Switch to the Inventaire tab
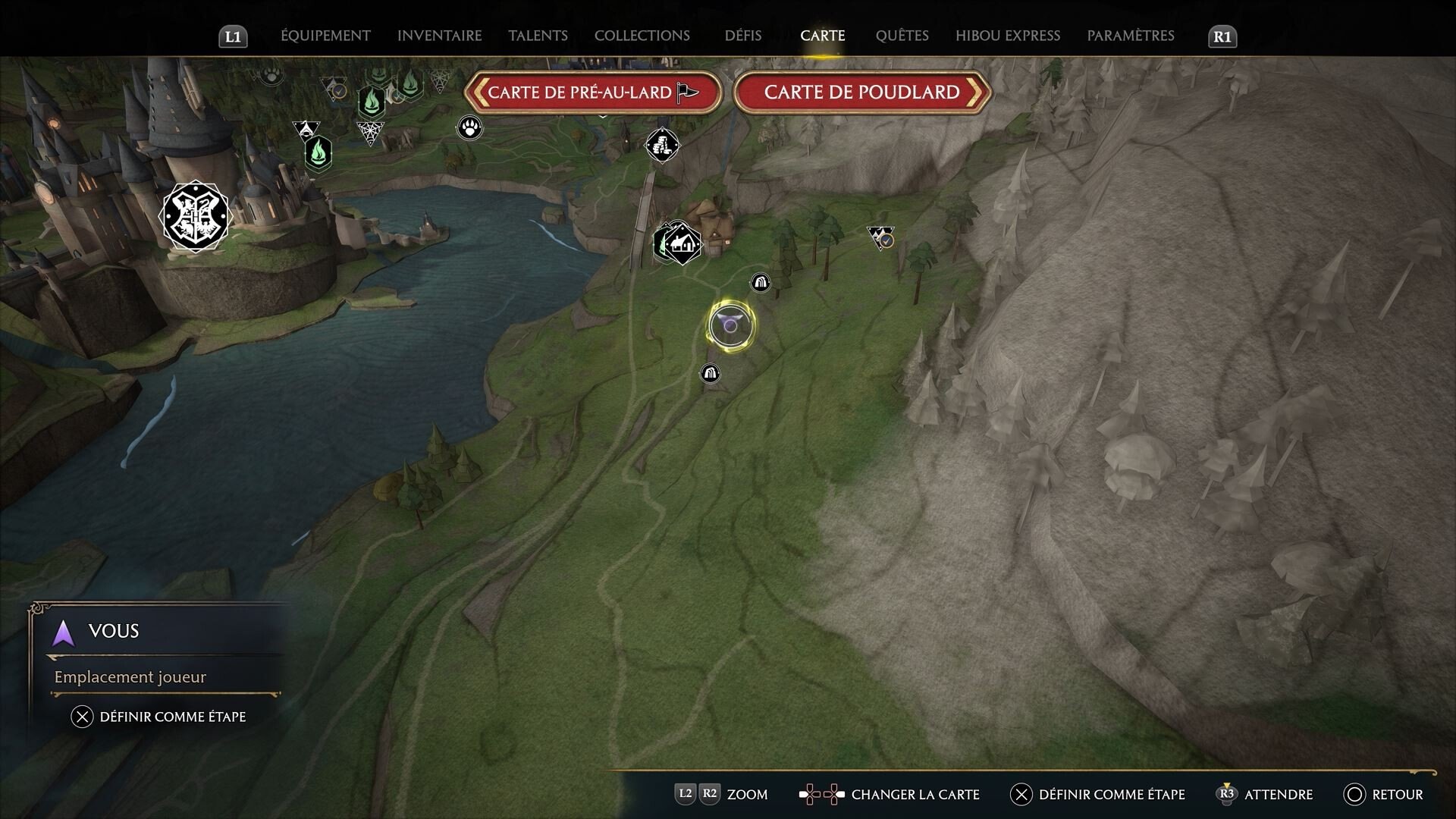1456x819 pixels. pyautogui.click(x=439, y=36)
